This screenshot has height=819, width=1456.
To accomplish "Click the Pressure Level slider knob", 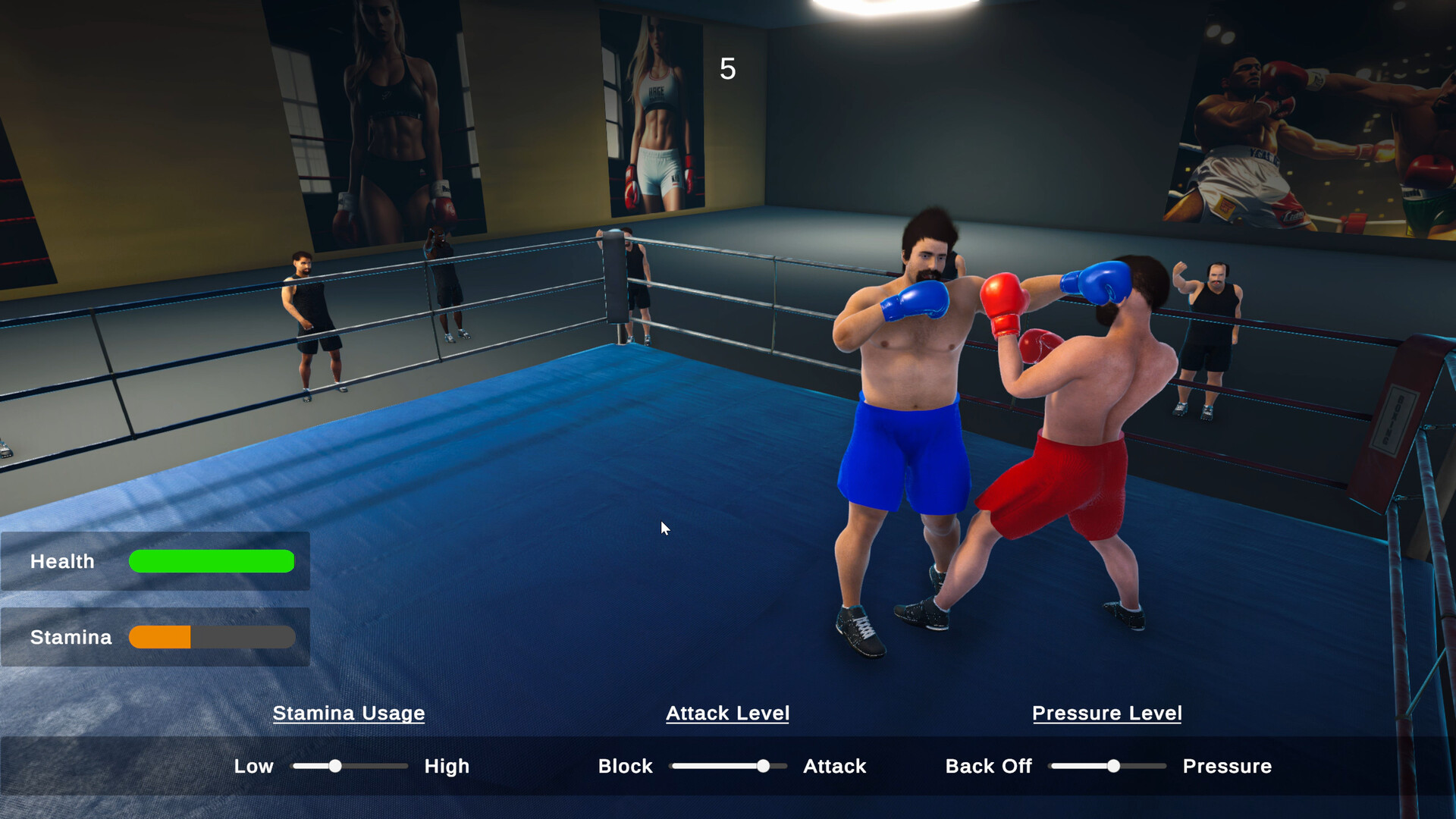I will pos(1112,766).
